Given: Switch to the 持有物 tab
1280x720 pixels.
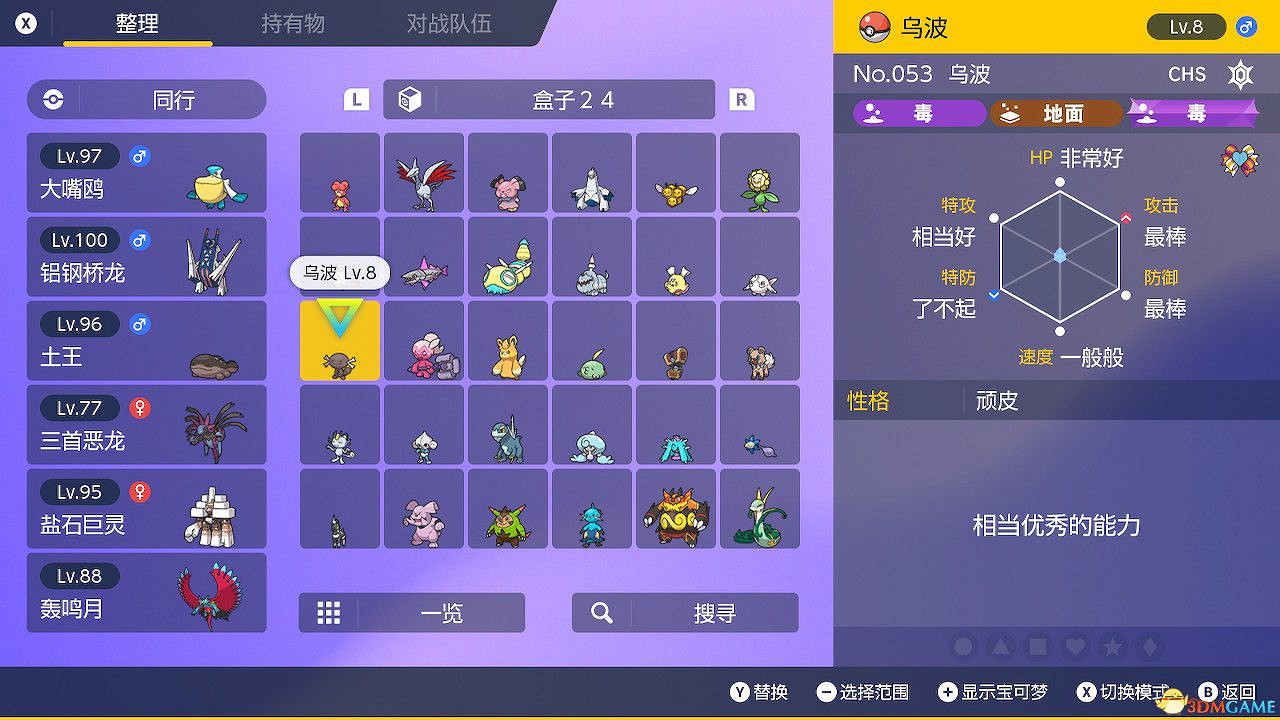Looking at the screenshot, I should (292, 24).
